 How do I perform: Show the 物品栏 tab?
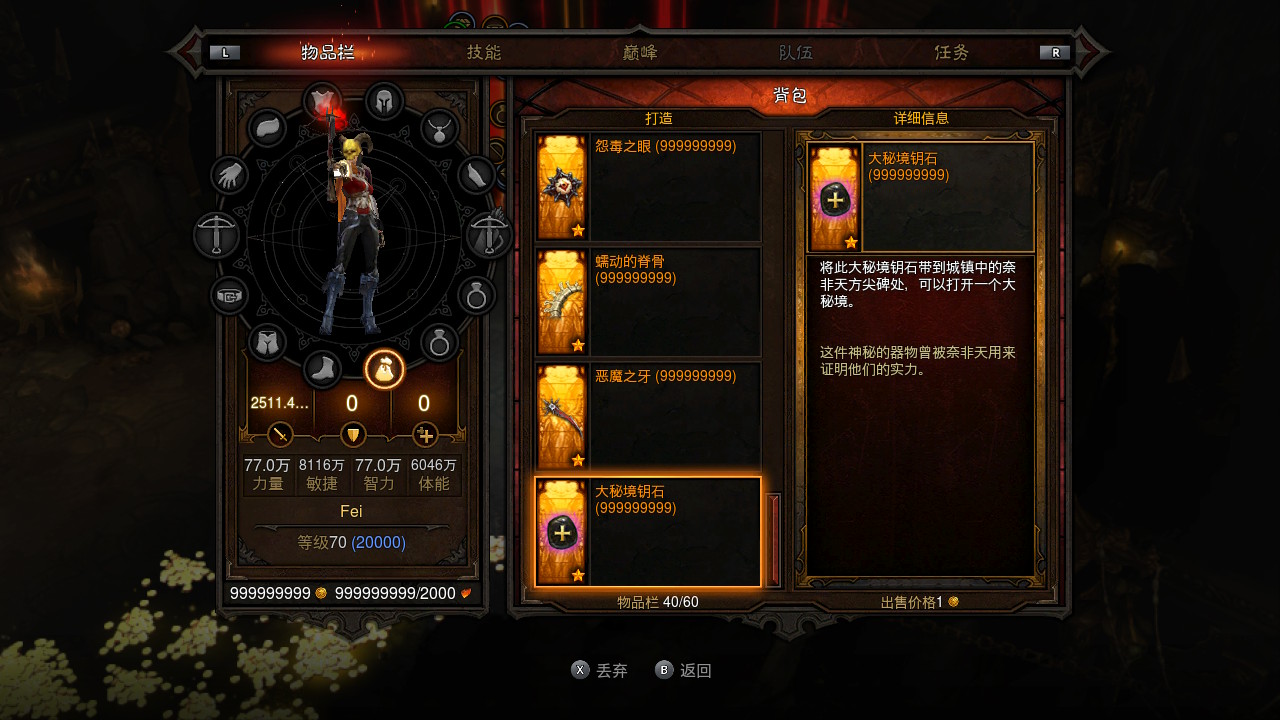click(x=328, y=52)
